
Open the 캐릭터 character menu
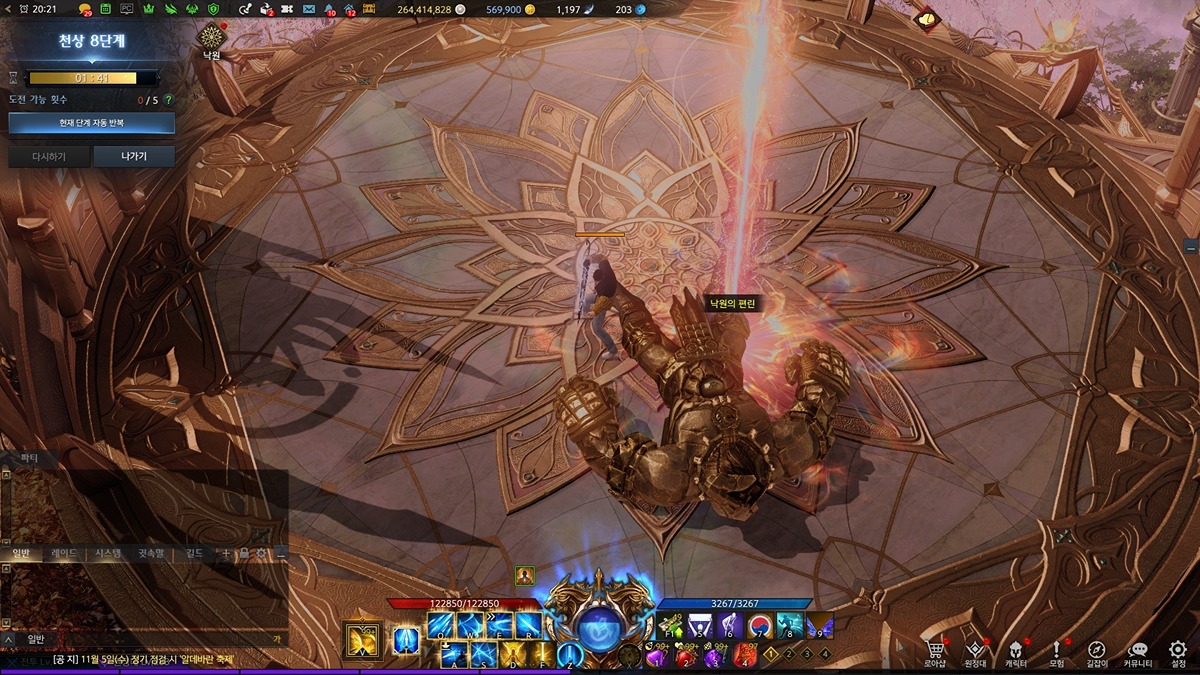coord(1016,651)
